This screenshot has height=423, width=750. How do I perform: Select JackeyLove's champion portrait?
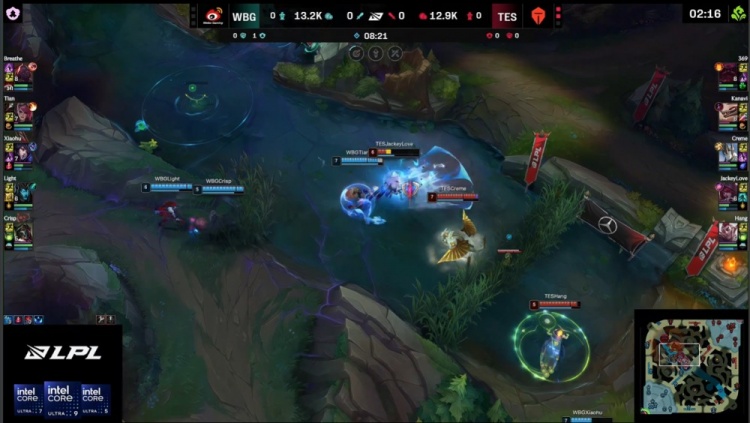(728, 192)
